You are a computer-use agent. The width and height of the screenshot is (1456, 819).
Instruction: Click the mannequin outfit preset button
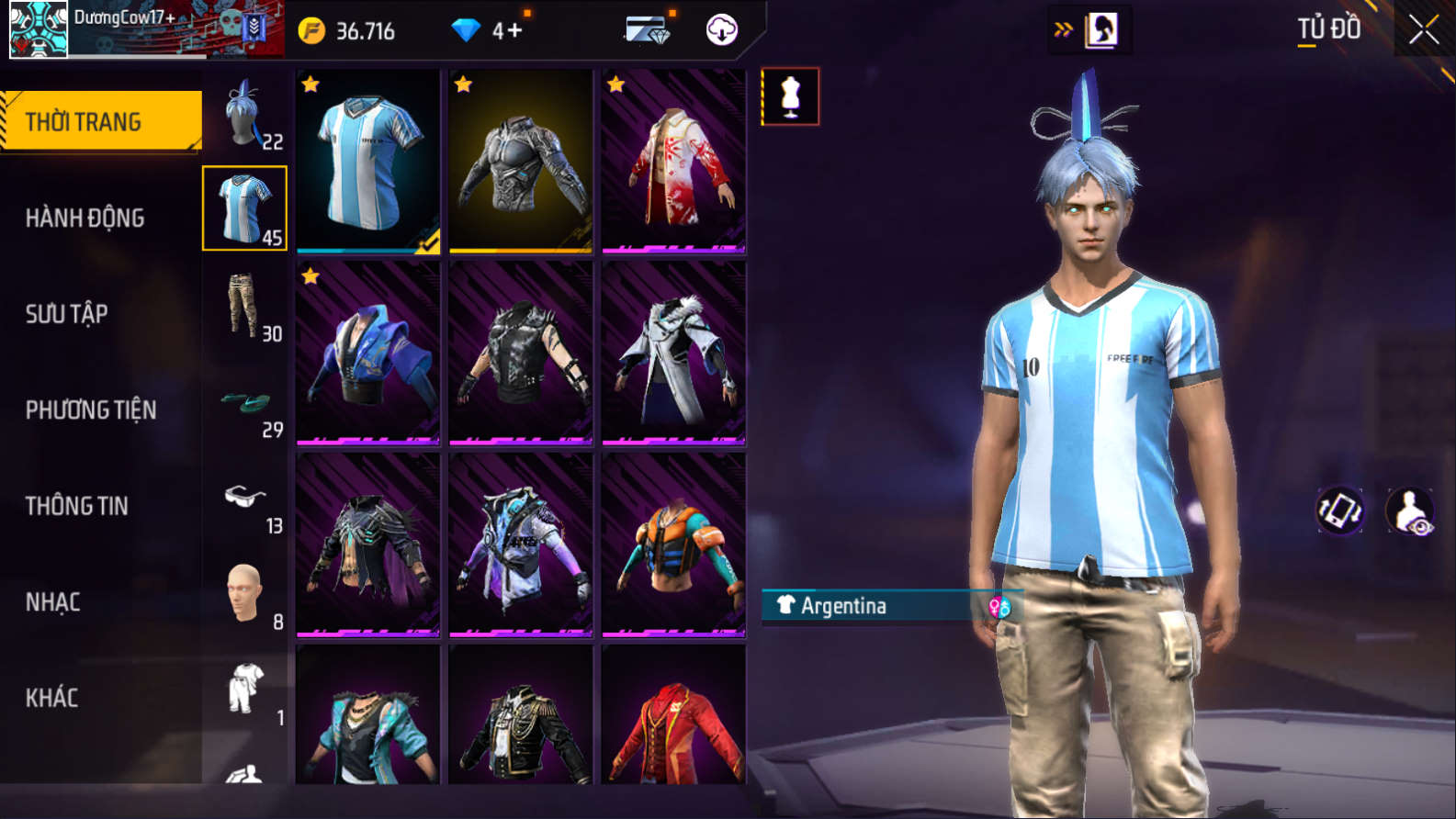pyautogui.click(x=790, y=96)
